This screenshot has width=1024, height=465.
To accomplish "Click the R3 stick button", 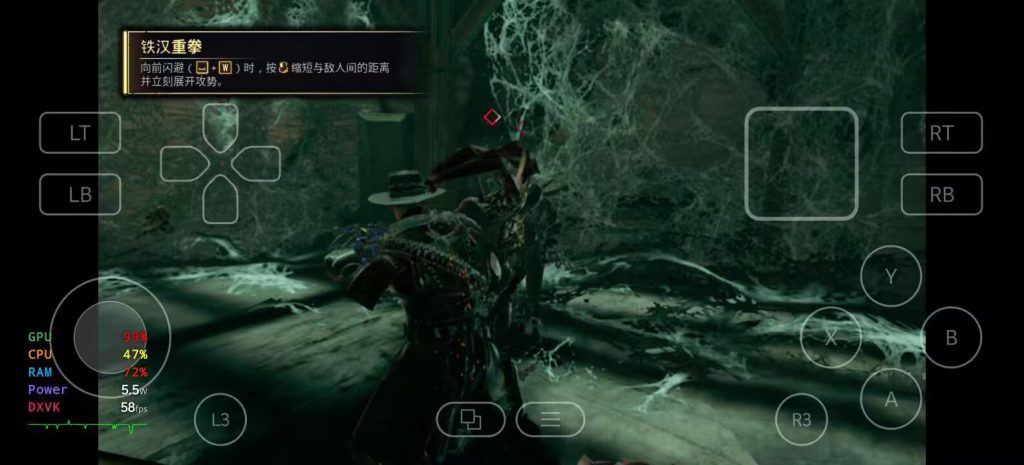I will point(802,419).
